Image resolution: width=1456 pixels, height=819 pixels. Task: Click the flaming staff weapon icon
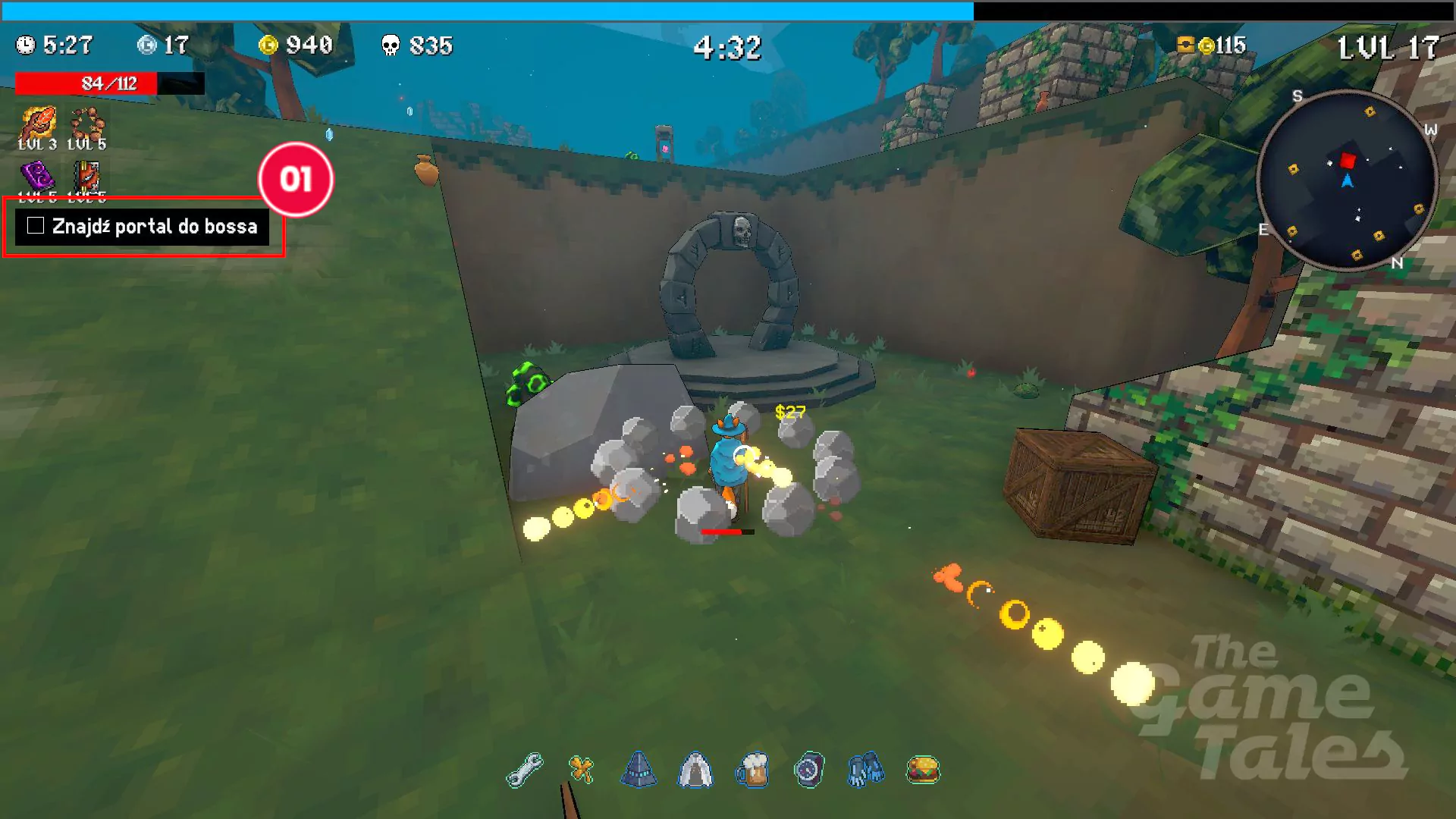pyautogui.click(x=38, y=123)
